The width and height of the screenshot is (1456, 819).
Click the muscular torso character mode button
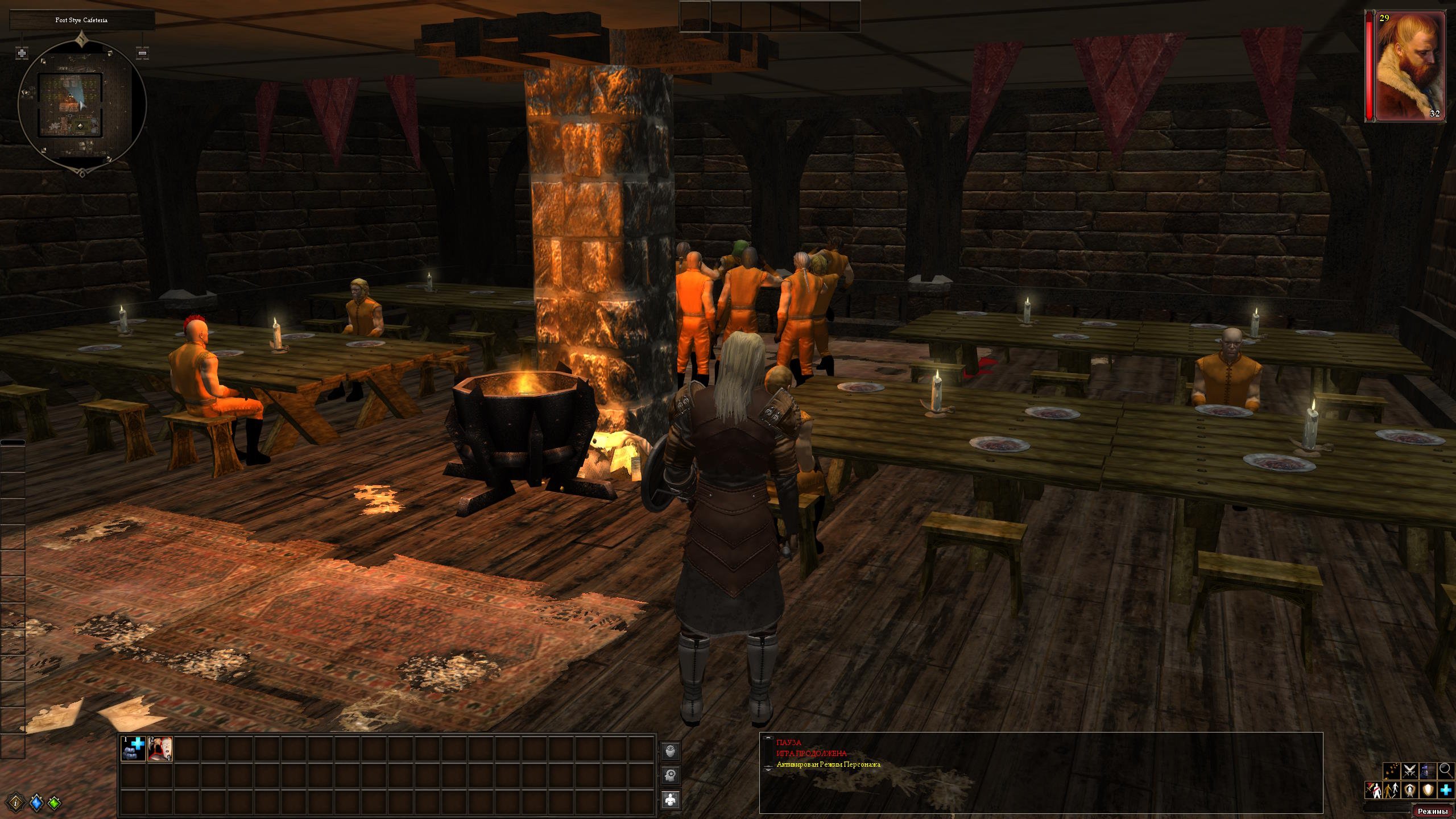click(x=672, y=800)
